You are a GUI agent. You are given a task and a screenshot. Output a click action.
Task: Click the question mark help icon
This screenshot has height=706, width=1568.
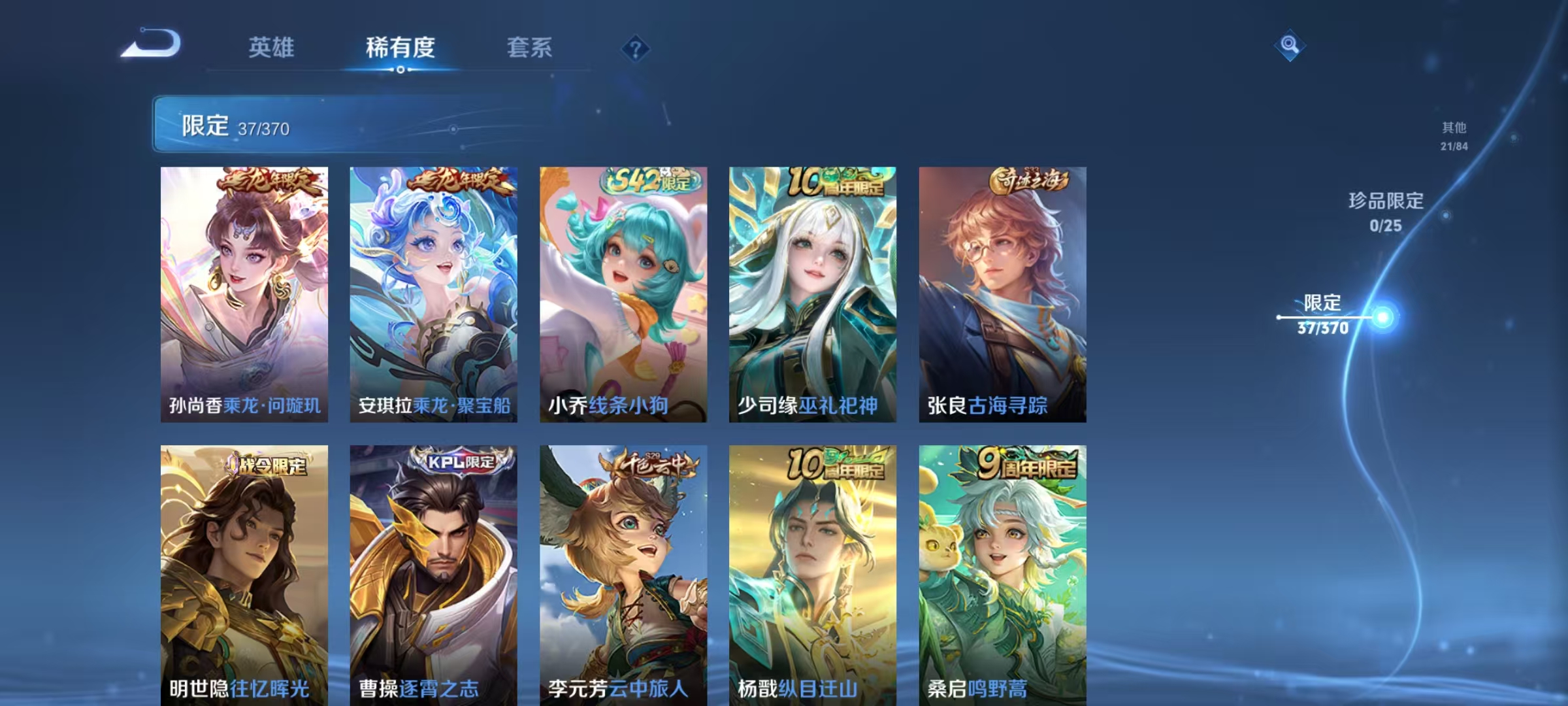[634, 49]
